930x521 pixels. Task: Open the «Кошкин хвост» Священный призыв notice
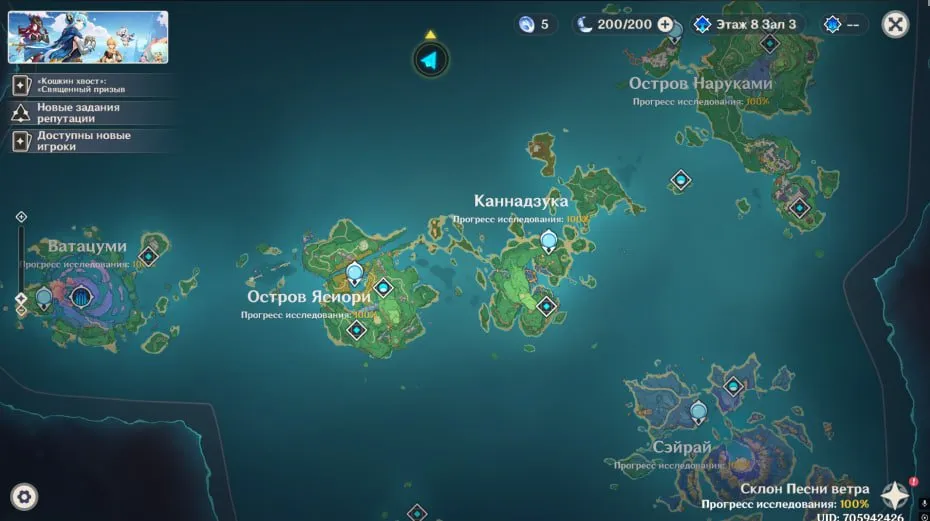[80, 85]
